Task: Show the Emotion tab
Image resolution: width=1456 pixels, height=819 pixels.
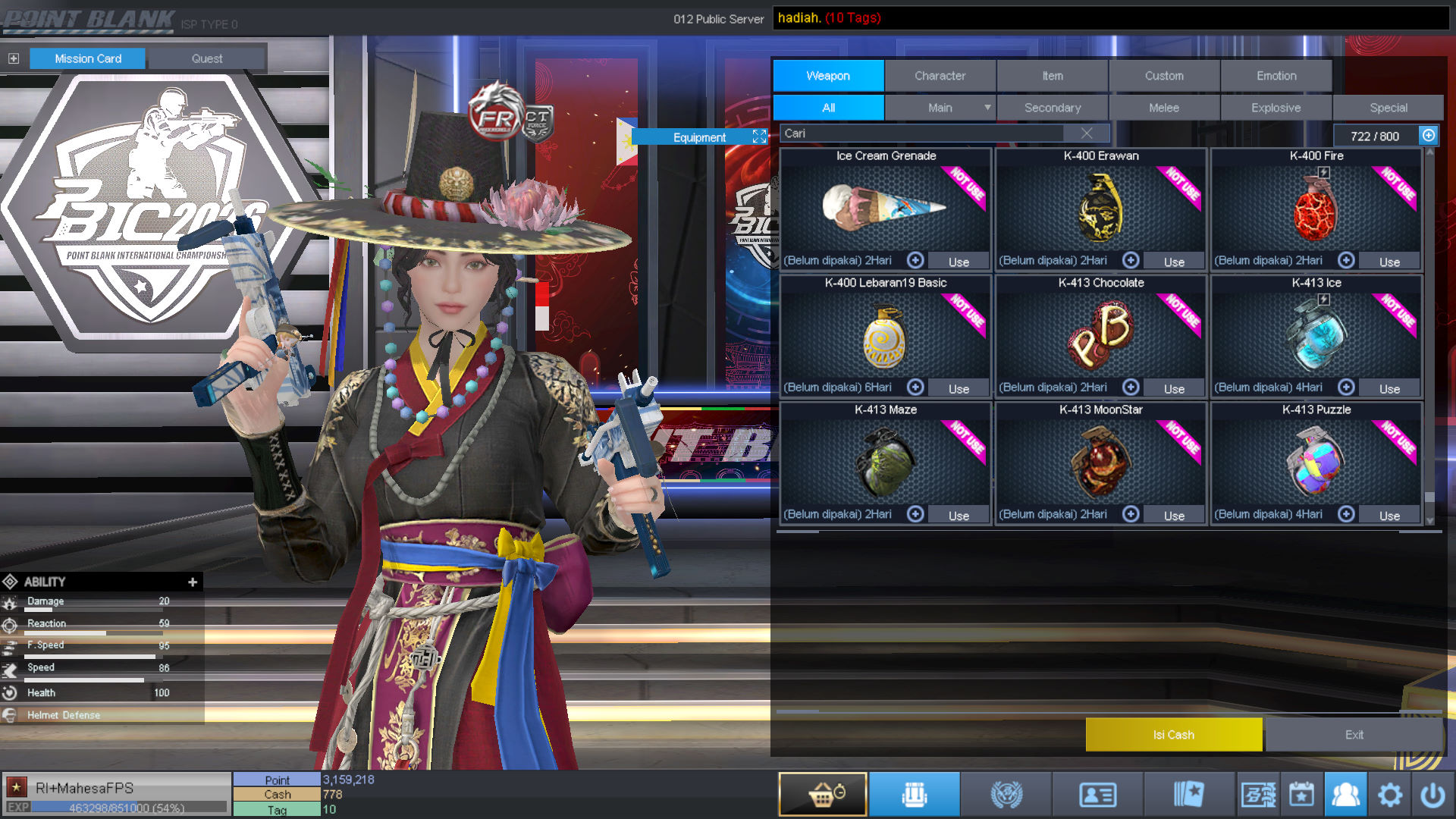Action: [x=1276, y=76]
